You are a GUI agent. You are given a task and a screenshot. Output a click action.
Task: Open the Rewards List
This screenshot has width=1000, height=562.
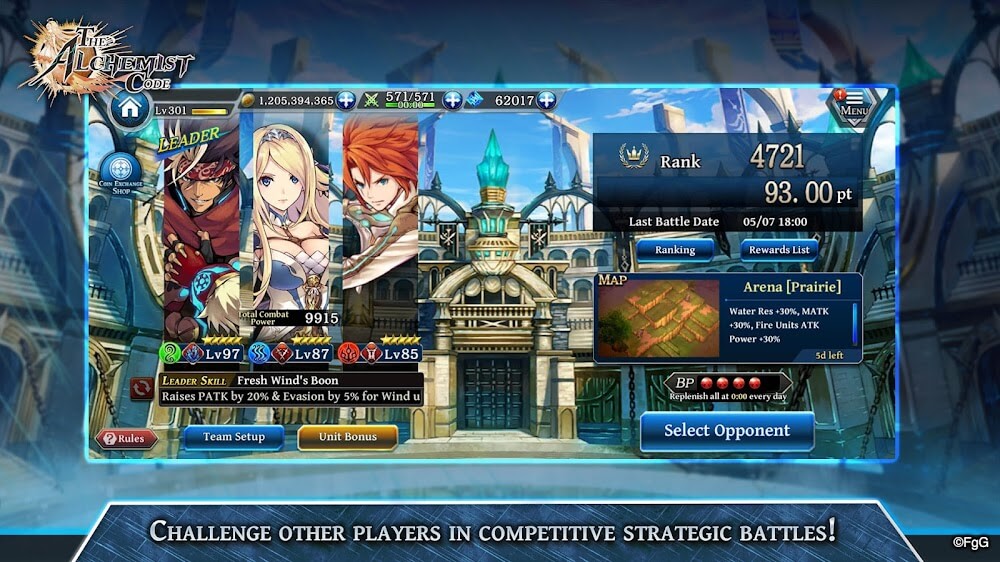pos(779,249)
